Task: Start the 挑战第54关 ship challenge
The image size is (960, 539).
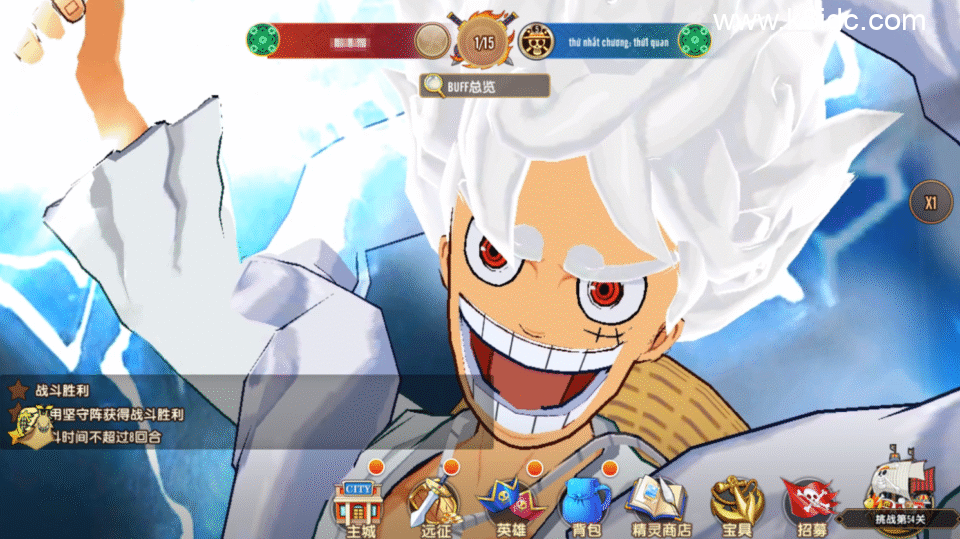Action: 897,497
